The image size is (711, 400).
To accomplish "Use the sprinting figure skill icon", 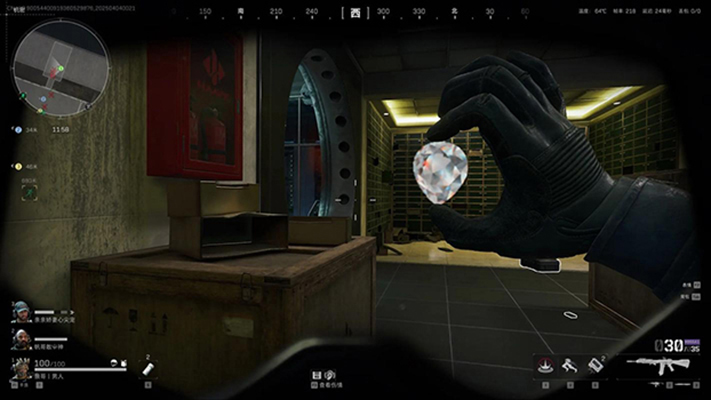I will 570,365.
